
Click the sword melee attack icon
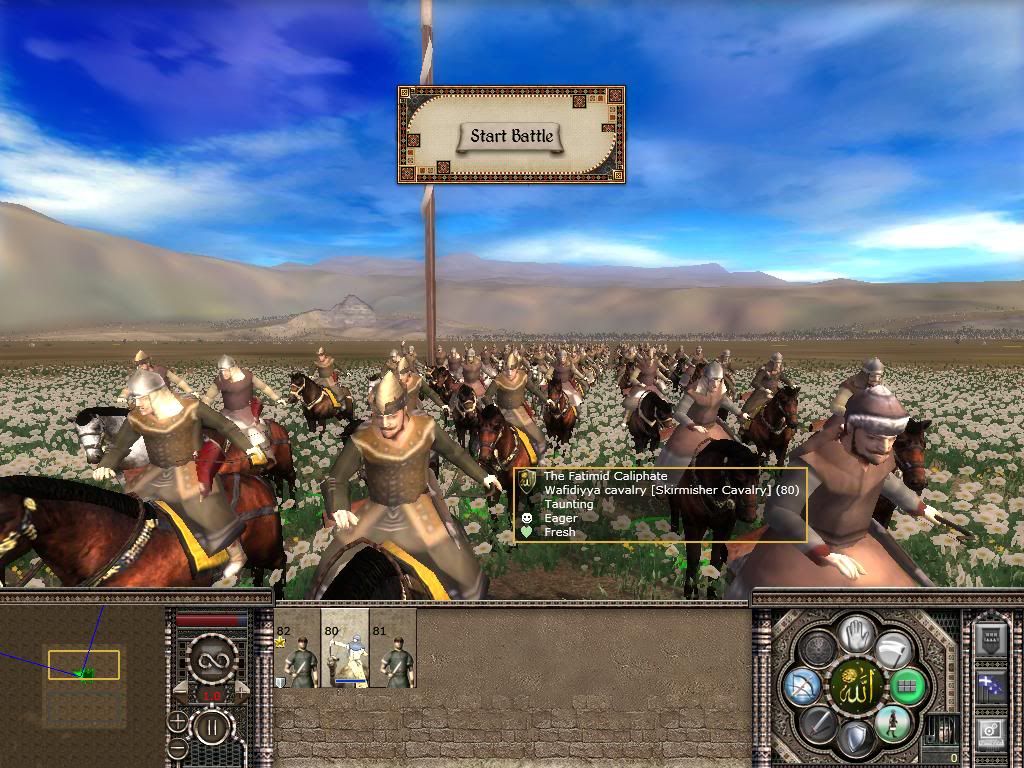819,723
